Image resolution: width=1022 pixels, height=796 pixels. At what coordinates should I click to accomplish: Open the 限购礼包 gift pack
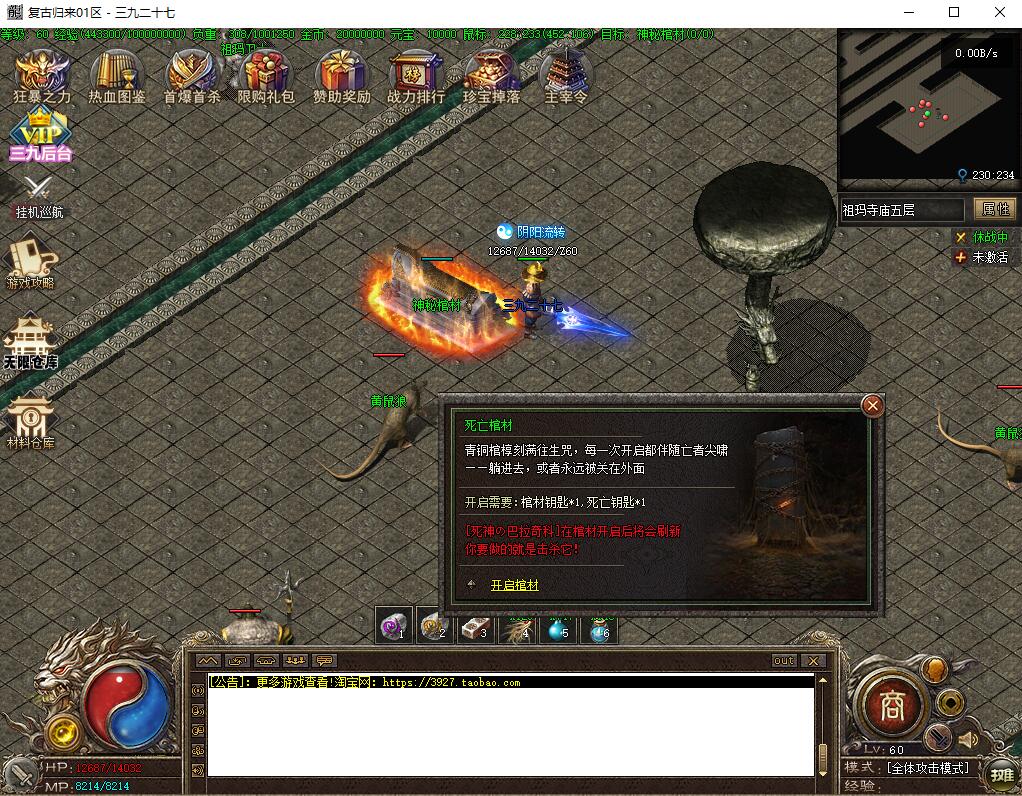tap(266, 73)
